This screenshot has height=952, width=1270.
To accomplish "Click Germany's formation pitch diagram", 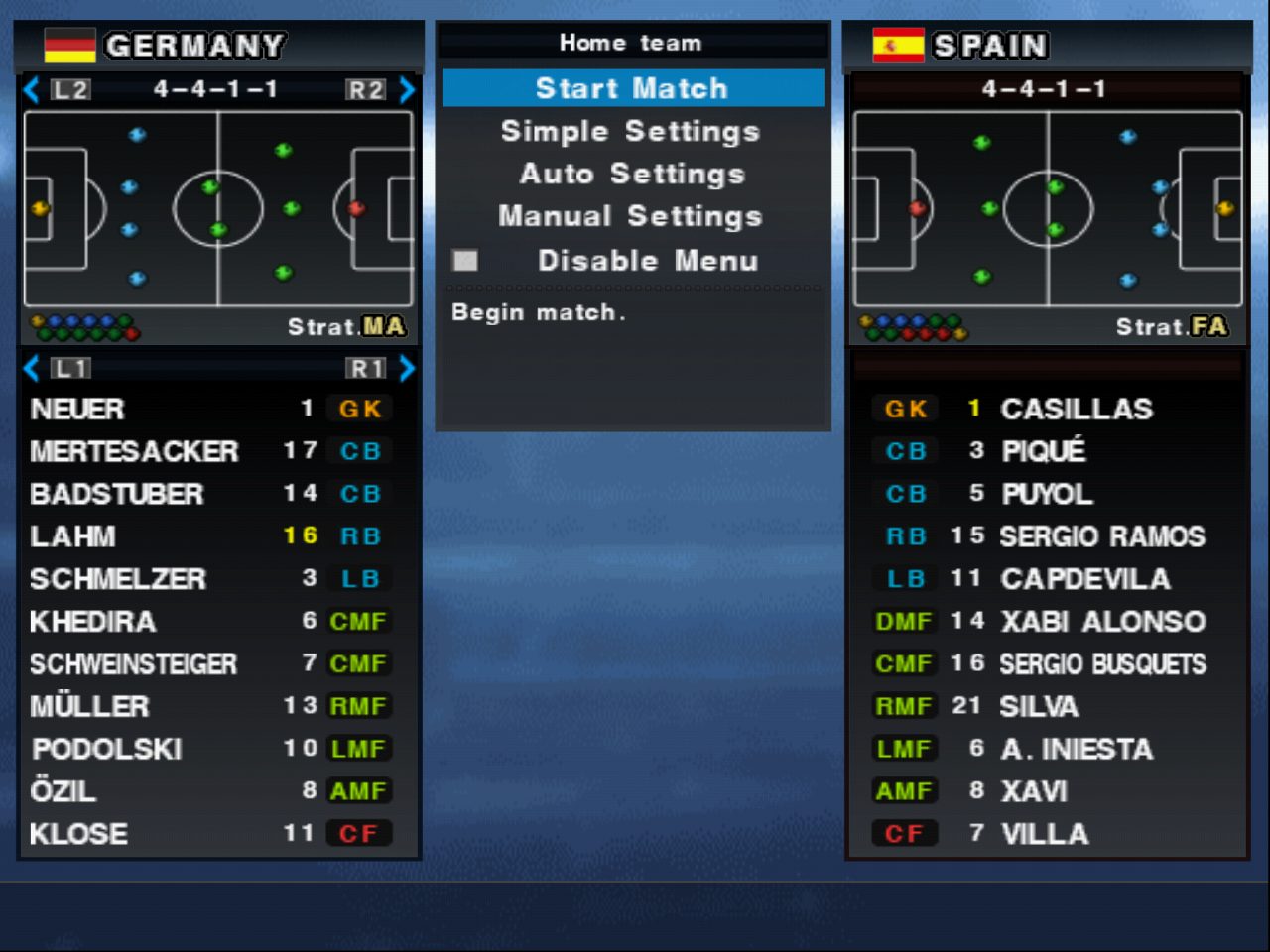I will [218, 208].
